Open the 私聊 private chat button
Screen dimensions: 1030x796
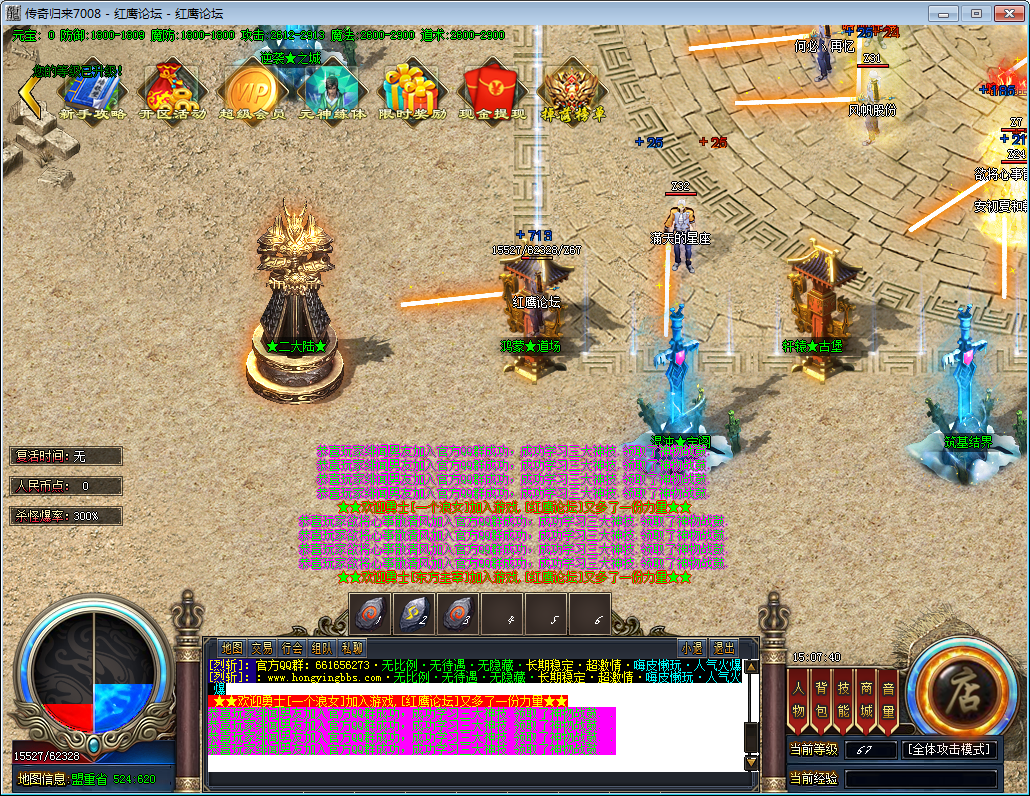click(x=352, y=648)
